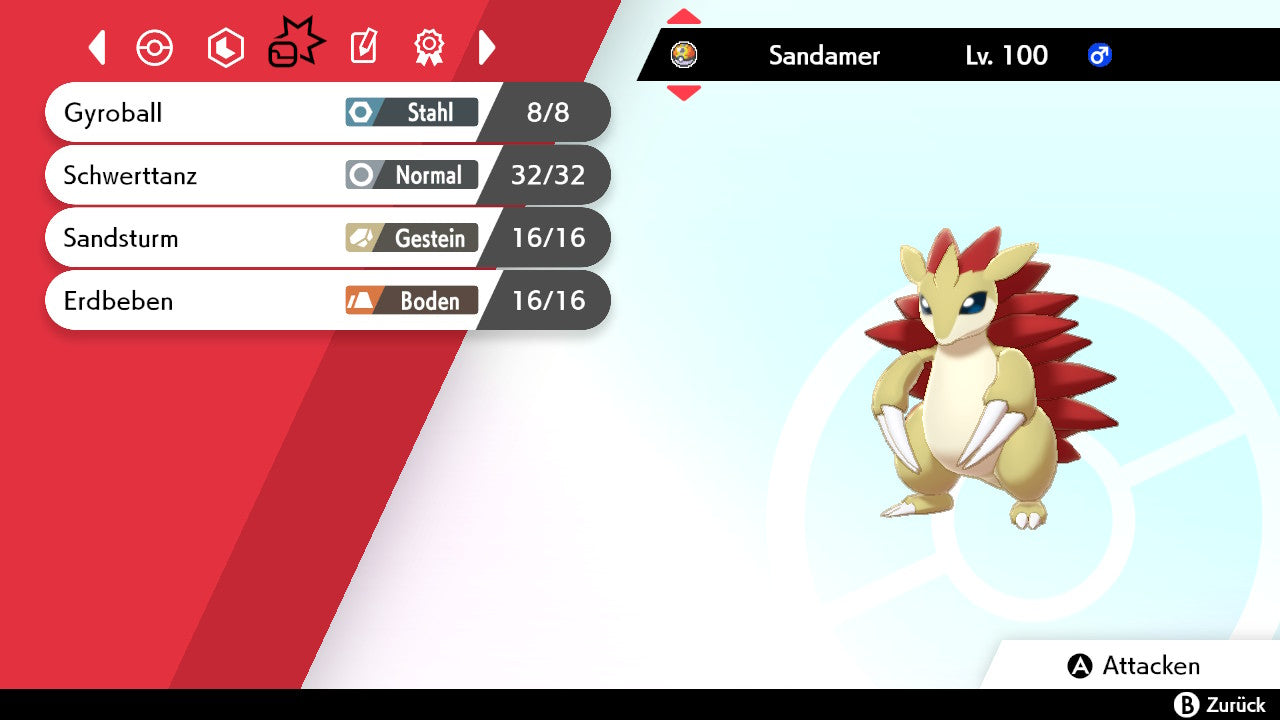
Task: Open the trainer memo note tab
Action: tap(363, 47)
